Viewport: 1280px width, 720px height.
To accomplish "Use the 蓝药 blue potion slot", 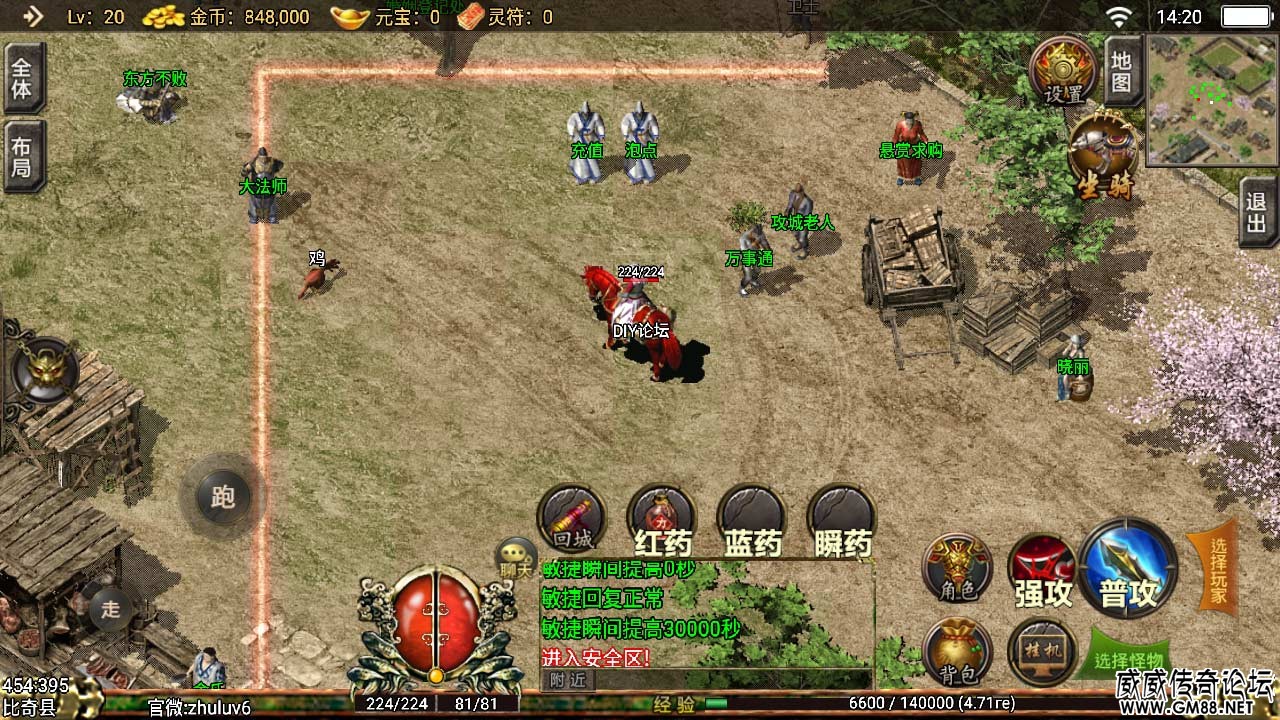I will point(752,522).
